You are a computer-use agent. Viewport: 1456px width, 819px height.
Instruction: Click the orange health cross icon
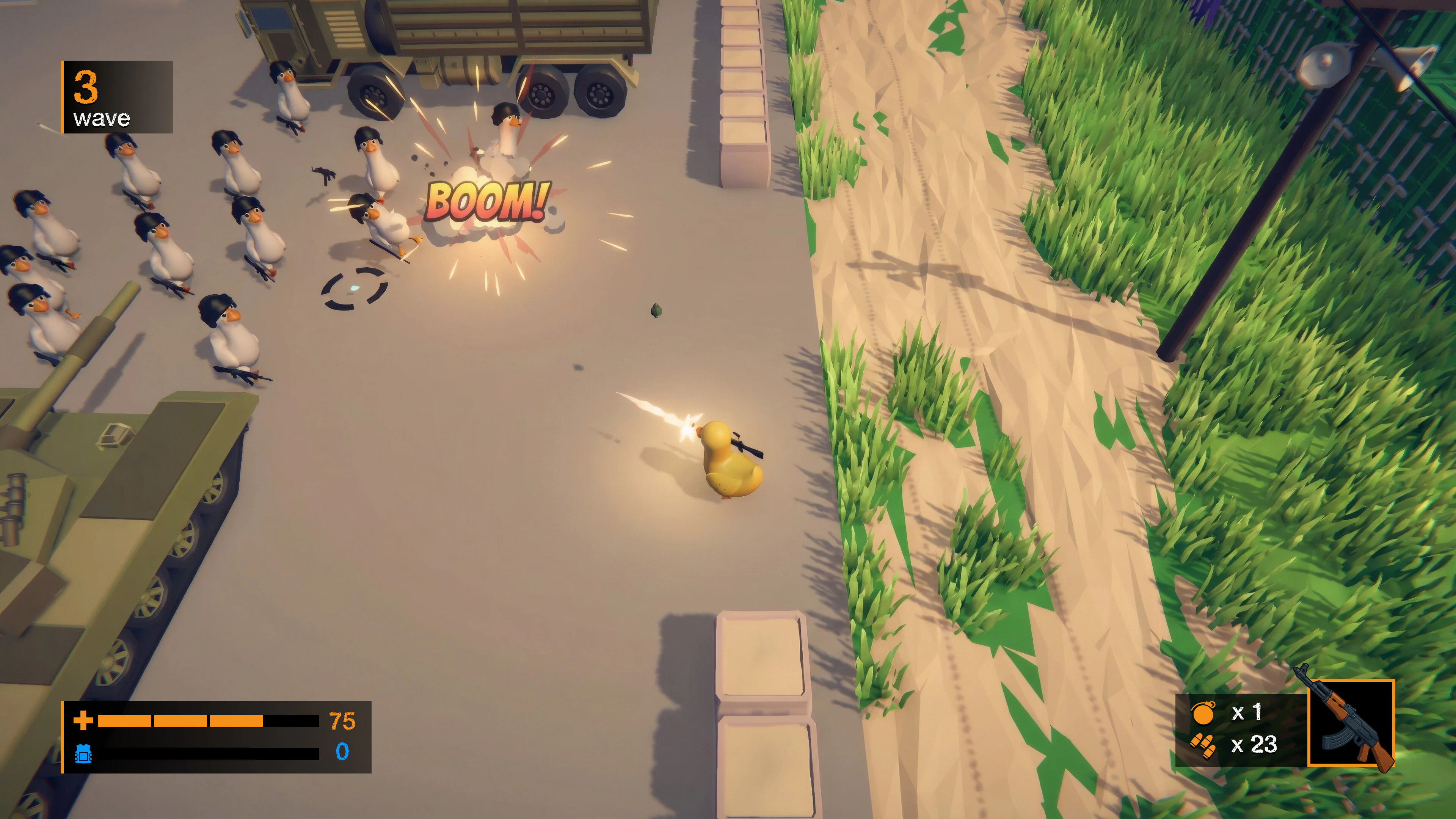click(83, 721)
